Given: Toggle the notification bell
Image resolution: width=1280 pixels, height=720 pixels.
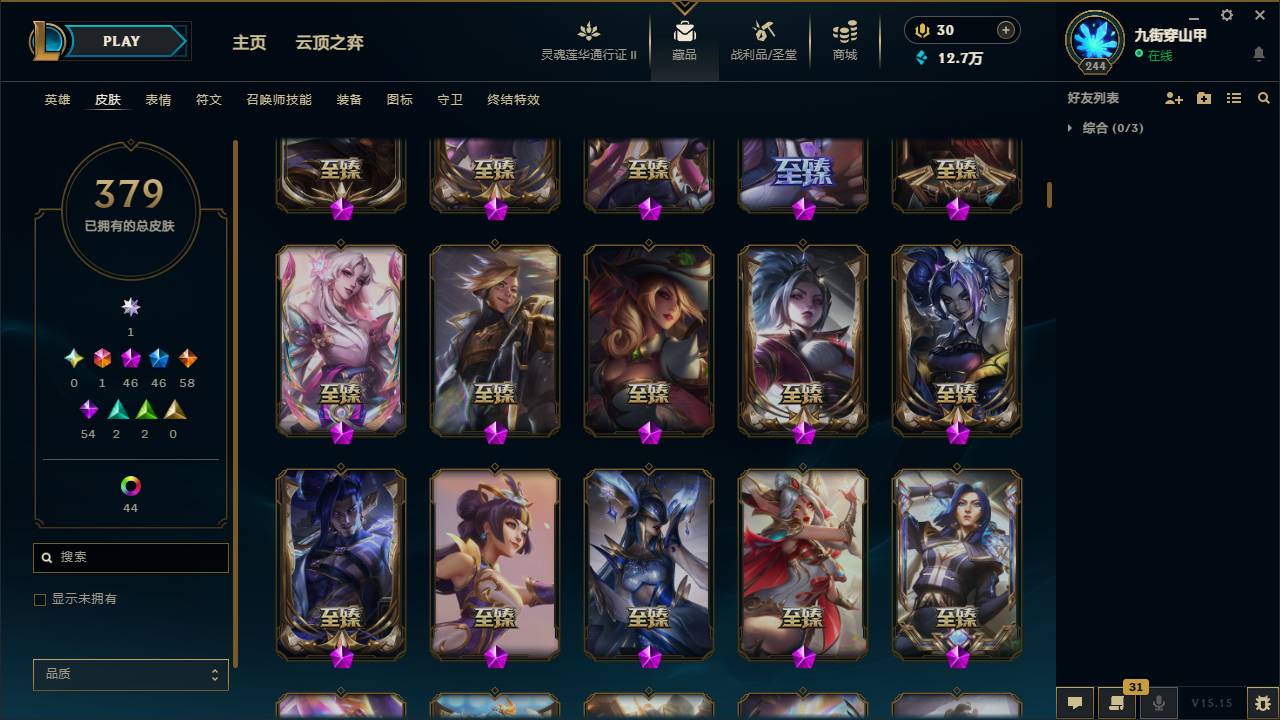Looking at the screenshot, I should [x=1259, y=54].
